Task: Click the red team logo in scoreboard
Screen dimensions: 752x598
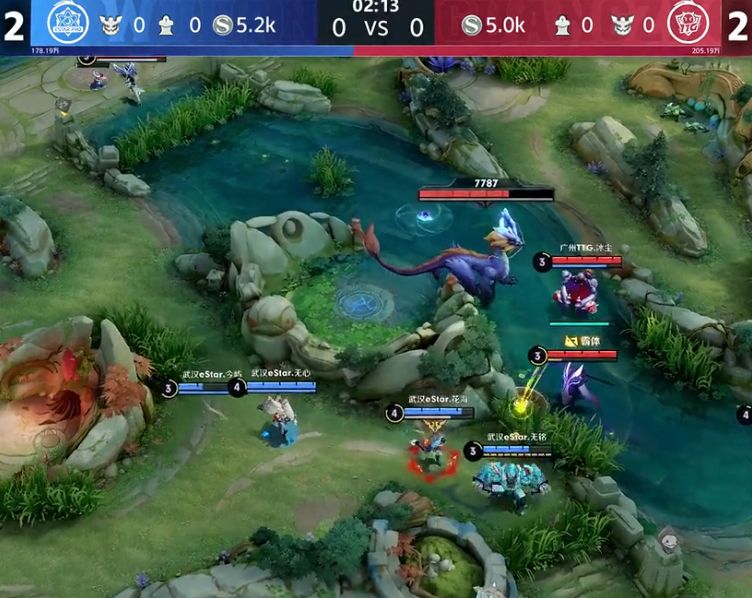Action: coord(689,22)
